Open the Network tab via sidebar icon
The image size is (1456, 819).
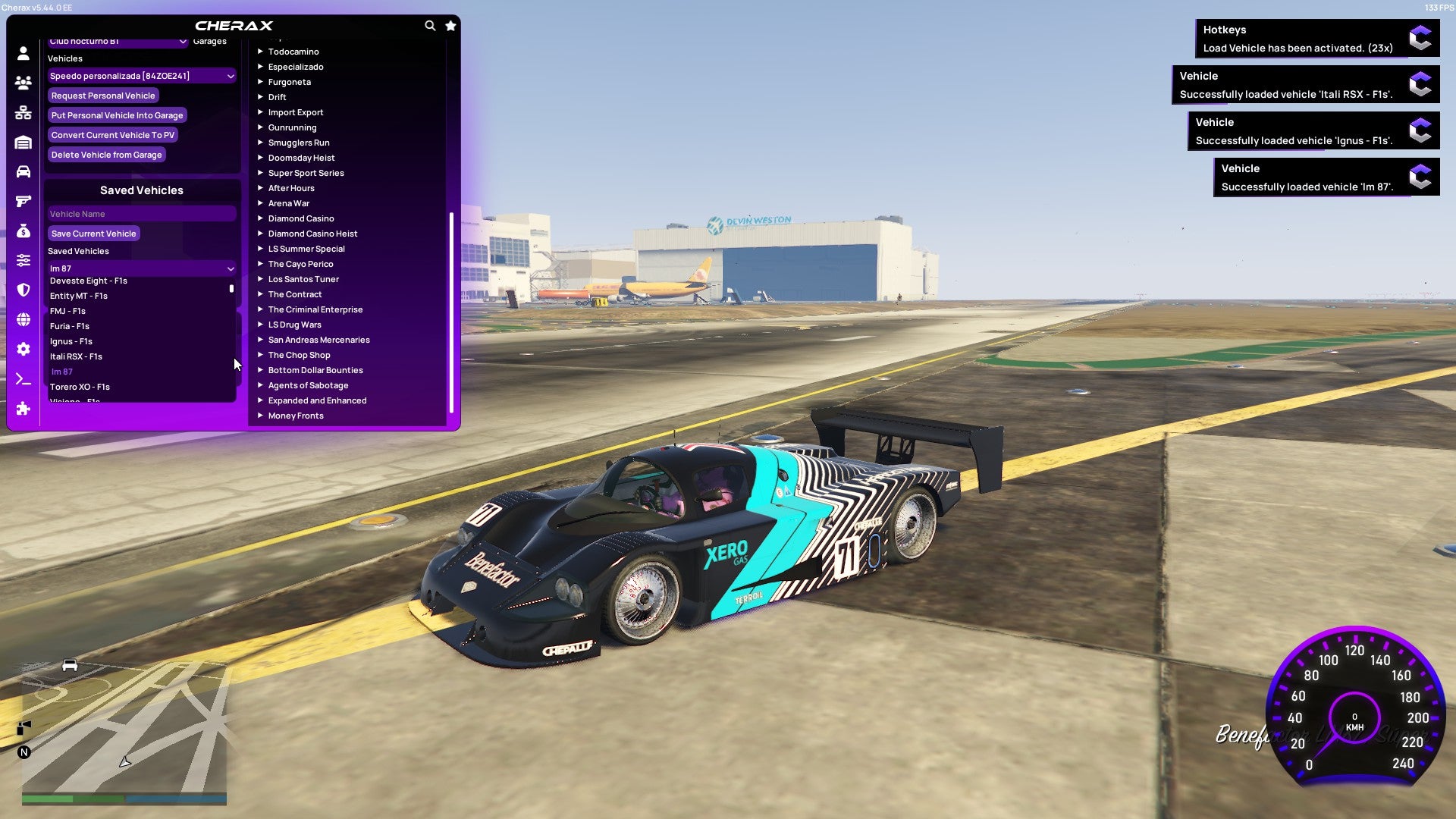tap(23, 112)
